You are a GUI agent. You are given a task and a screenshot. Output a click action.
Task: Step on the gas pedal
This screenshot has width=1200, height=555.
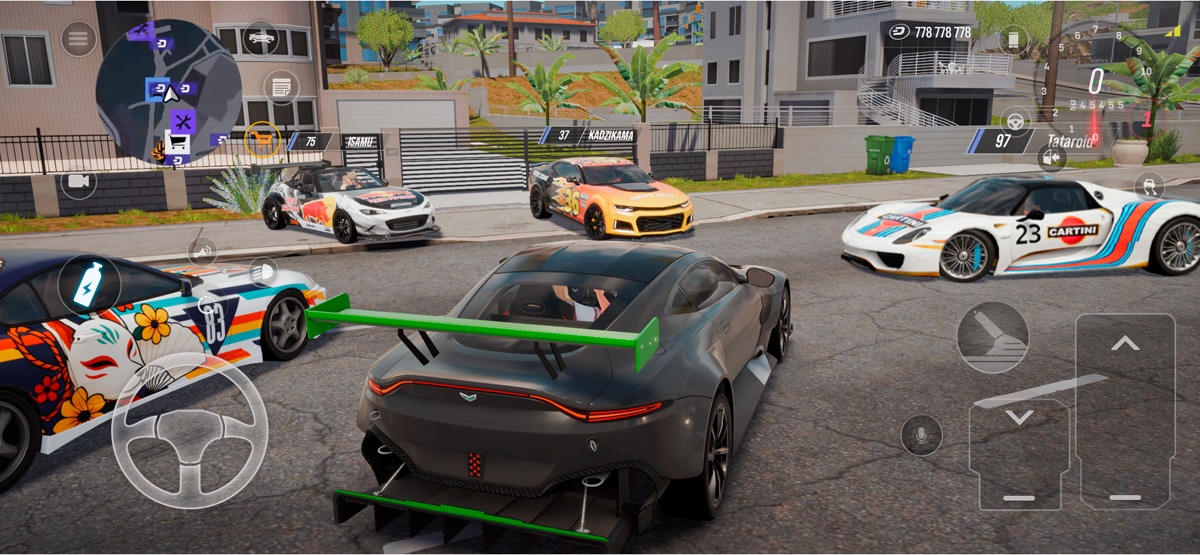tap(1125, 412)
